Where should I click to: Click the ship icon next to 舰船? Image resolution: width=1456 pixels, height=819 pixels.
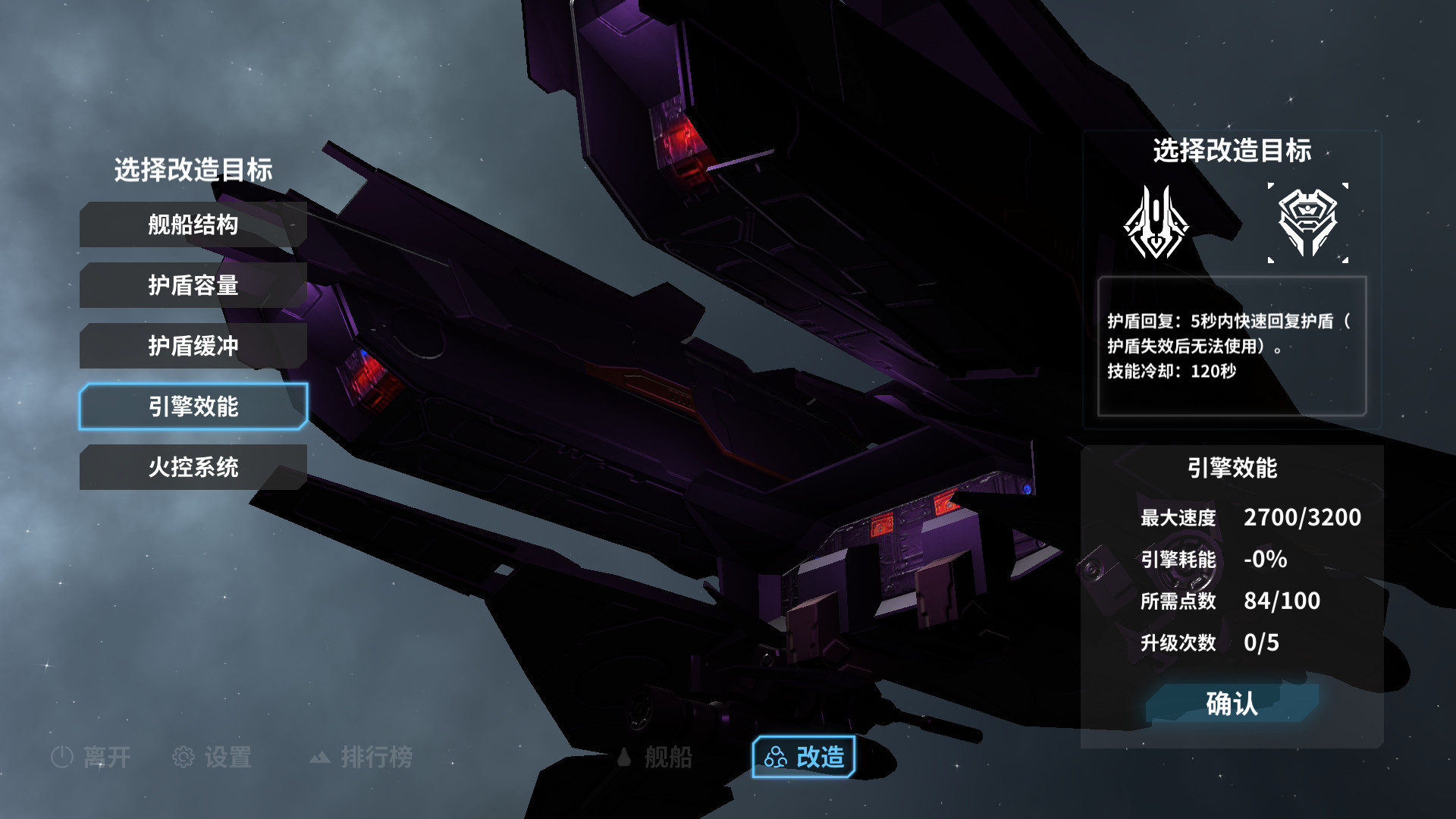click(x=623, y=757)
